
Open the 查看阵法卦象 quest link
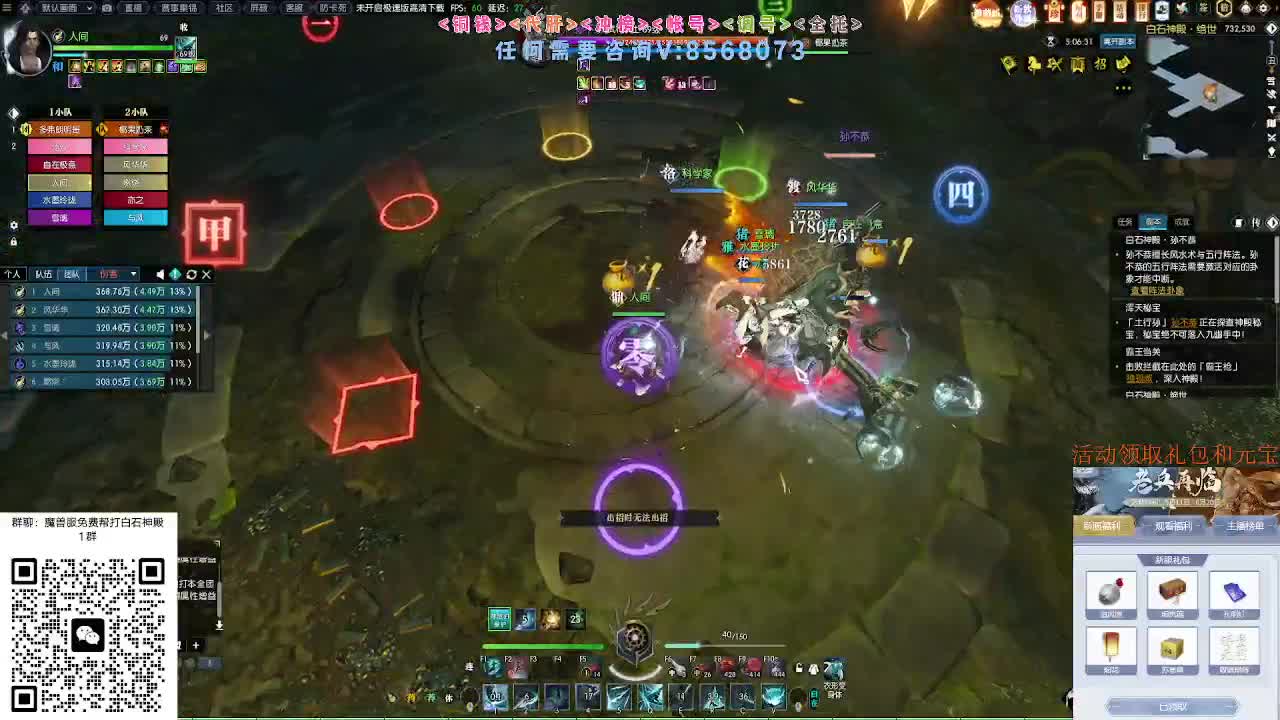click(x=1158, y=290)
